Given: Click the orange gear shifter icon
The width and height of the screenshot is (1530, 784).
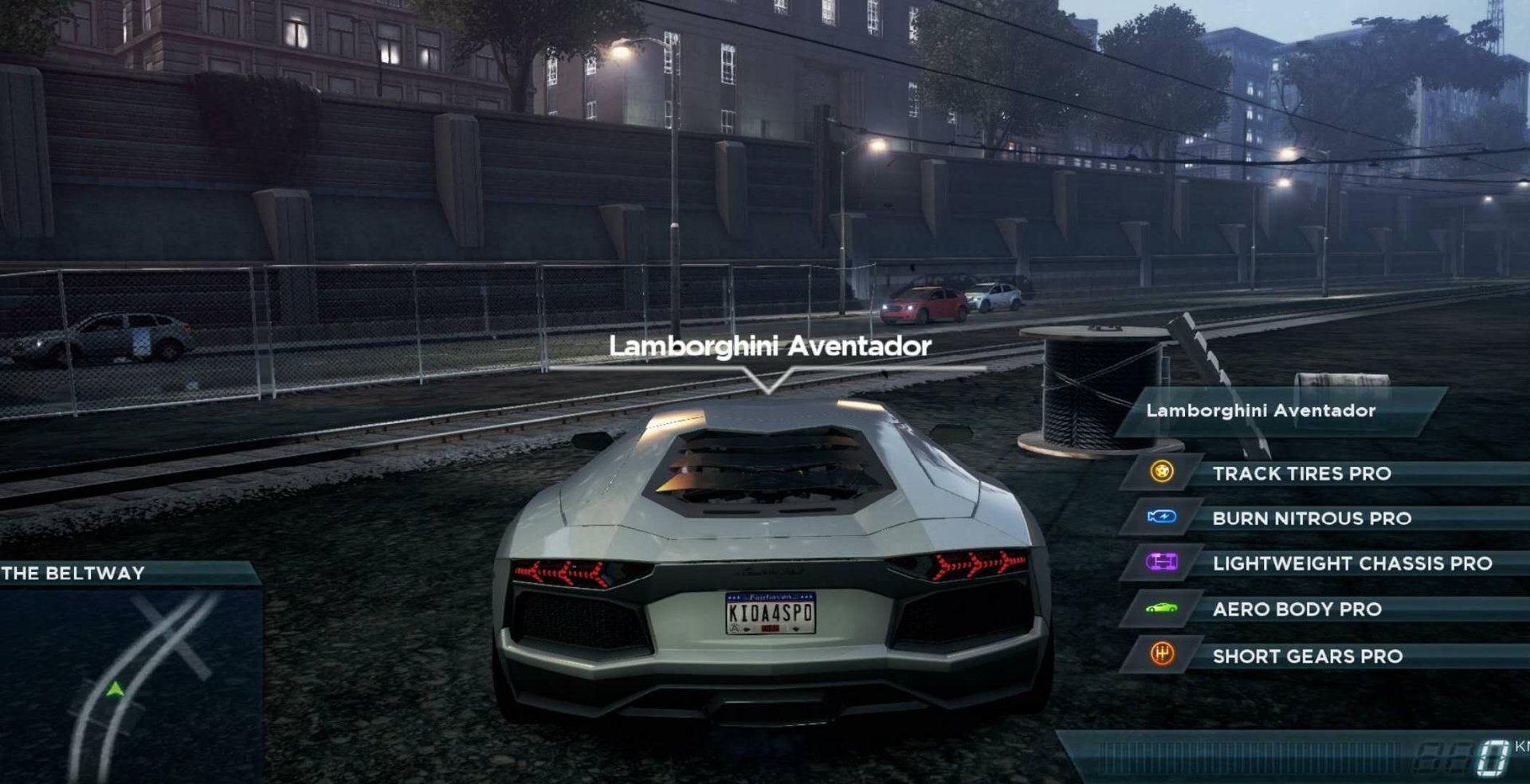Looking at the screenshot, I should point(1162,655).
